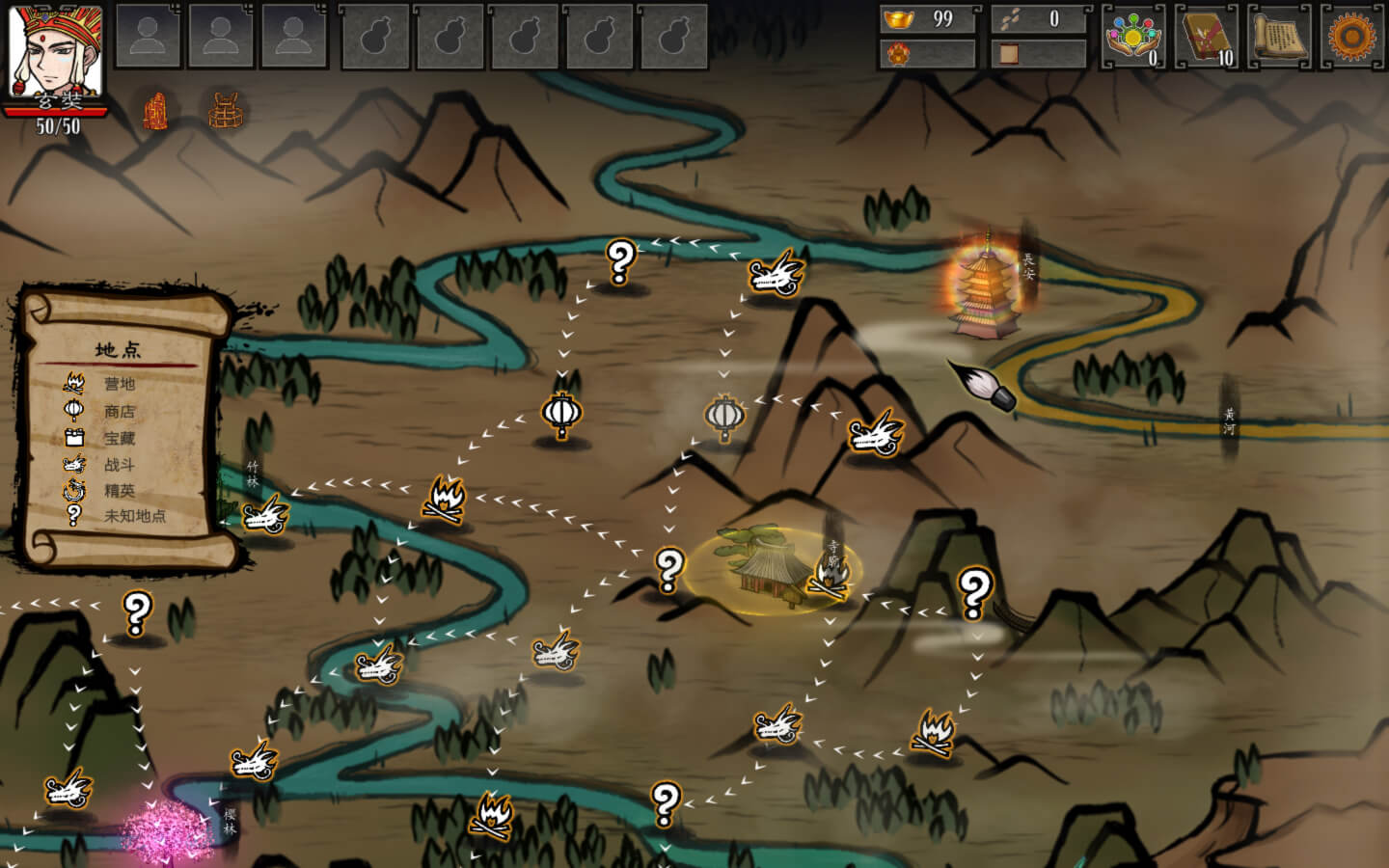Viewport: 1389px width, 868px height.
Task: Choose the highlighted 寺庙 temple campfire node
Action: pos(828,576)
